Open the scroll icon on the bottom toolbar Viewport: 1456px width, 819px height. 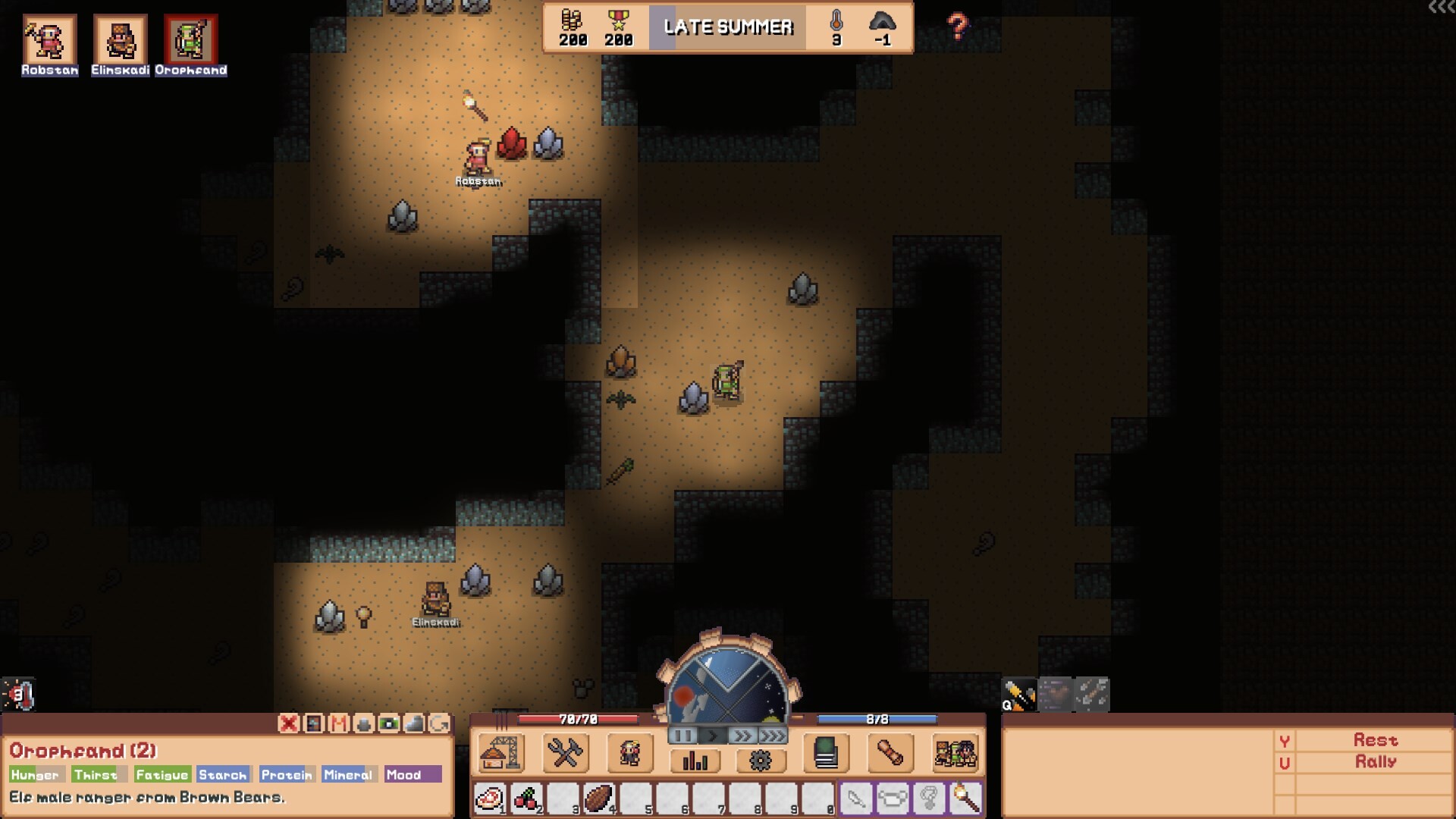pos(889,753)
